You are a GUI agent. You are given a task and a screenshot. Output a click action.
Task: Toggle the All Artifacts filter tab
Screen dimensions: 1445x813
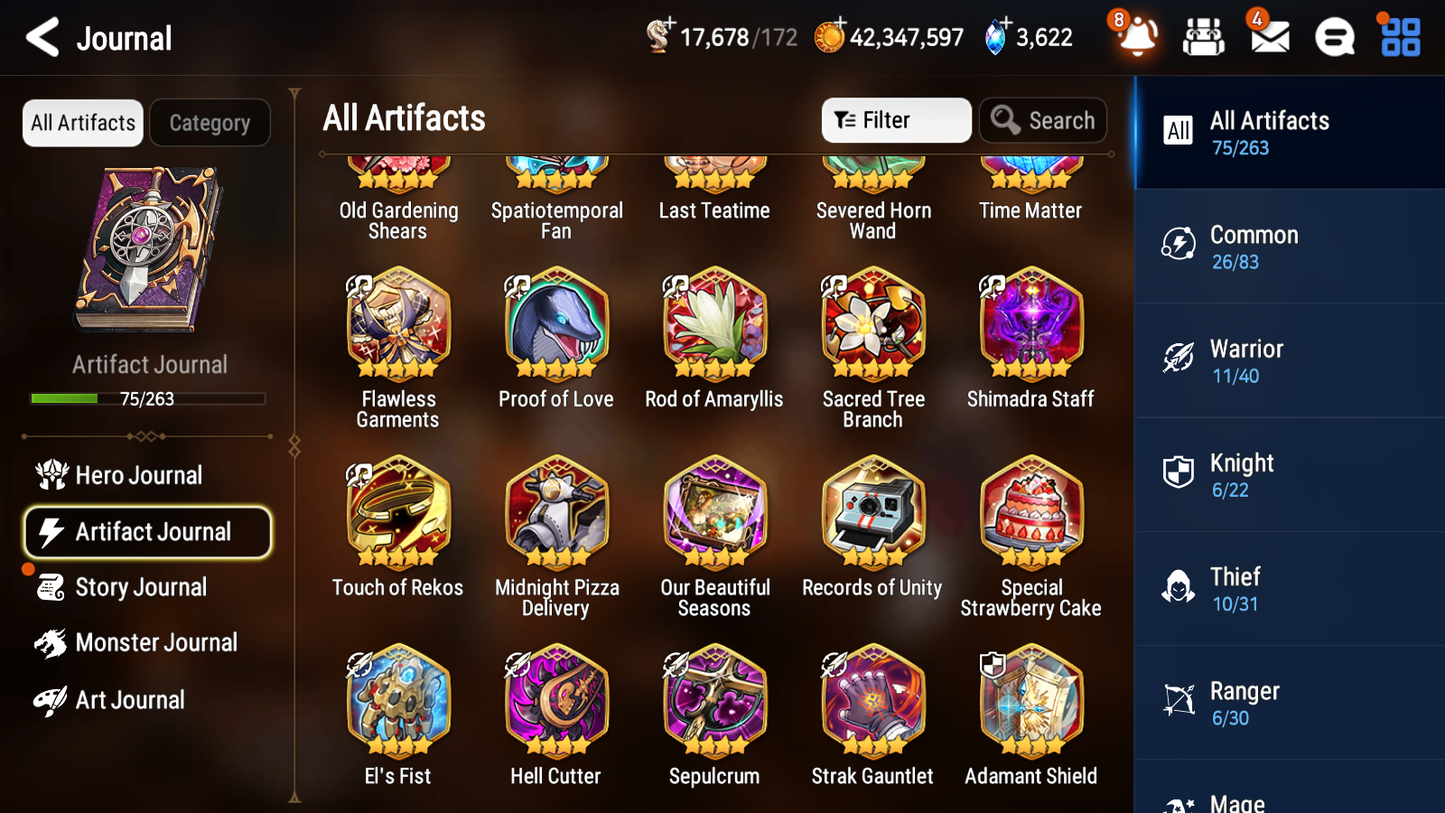[x=82, y=122]
